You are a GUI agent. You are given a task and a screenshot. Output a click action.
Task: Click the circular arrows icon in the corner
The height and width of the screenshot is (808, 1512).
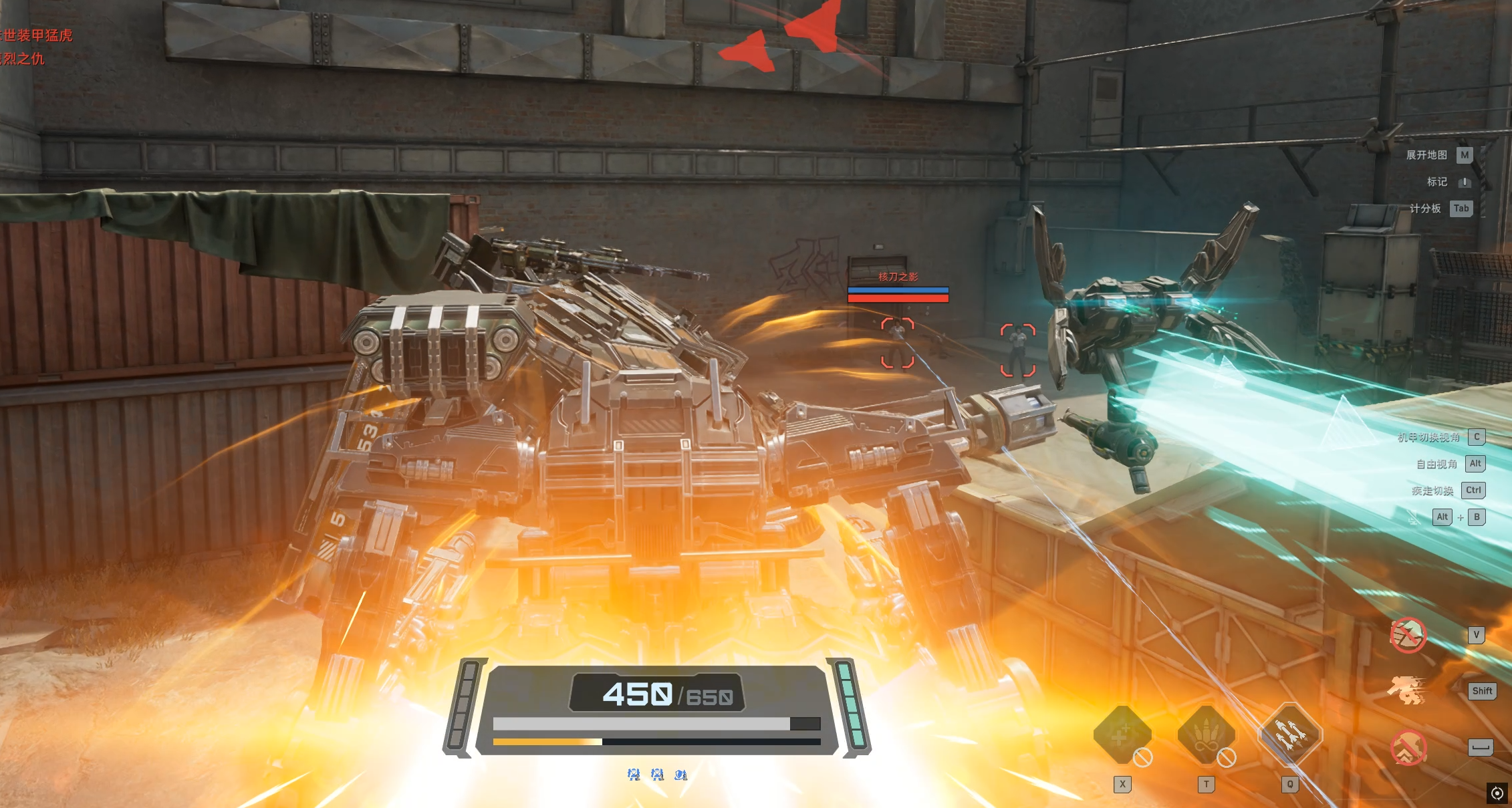click(x=1497, y=793)
